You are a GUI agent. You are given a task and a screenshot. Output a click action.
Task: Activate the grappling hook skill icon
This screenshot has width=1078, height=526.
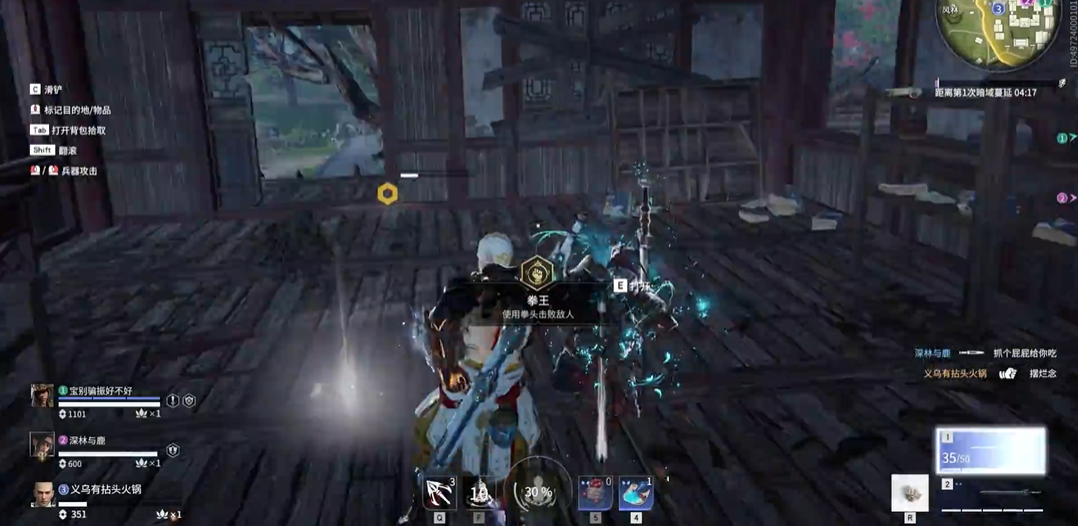click(x=440, y=492)
